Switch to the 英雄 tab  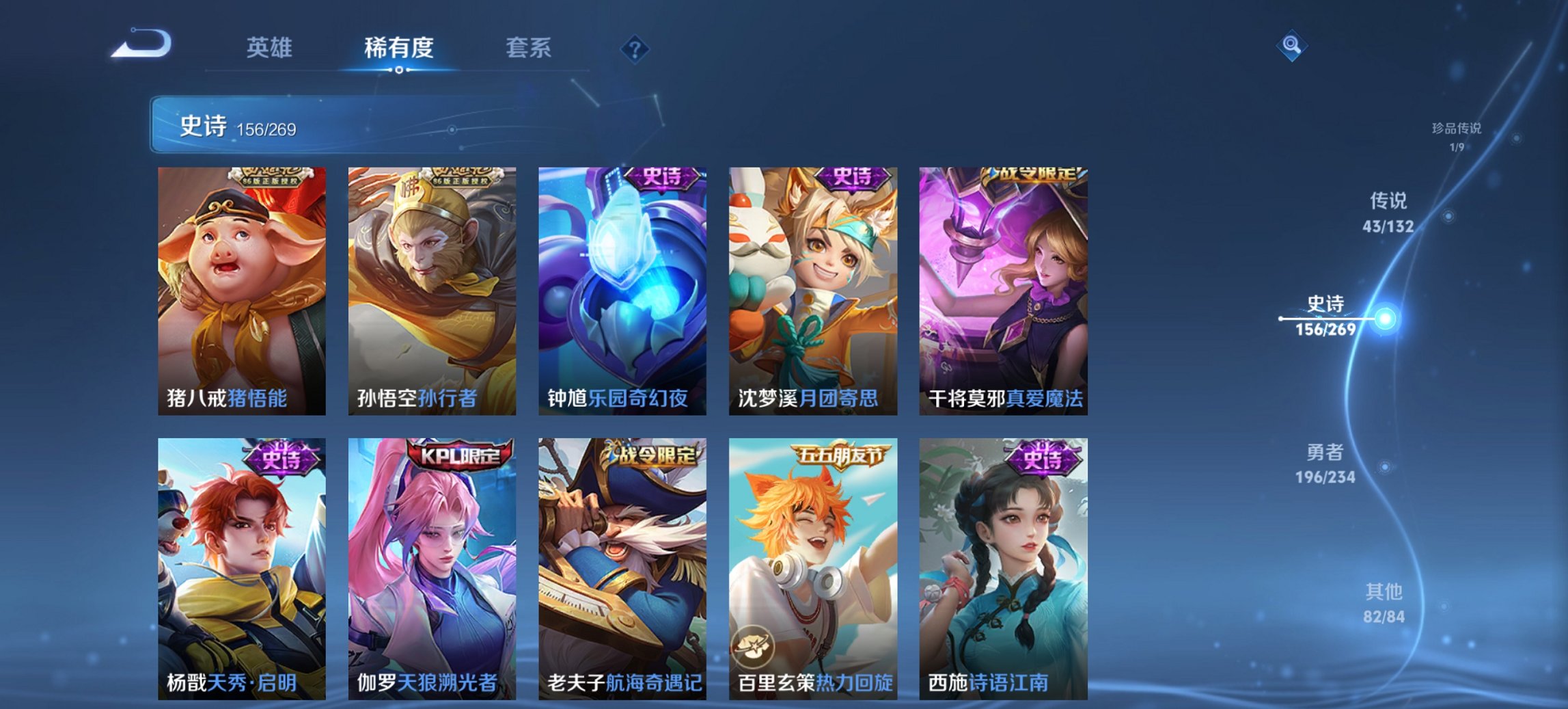271,49
